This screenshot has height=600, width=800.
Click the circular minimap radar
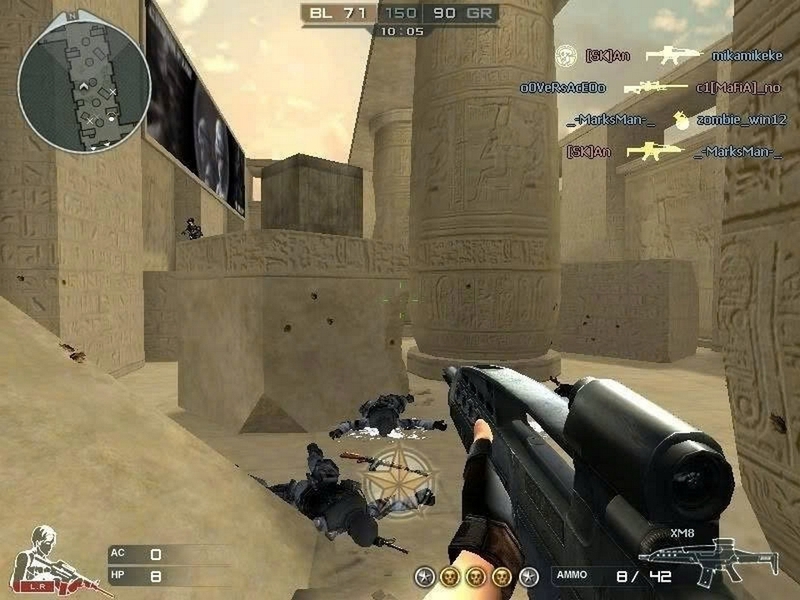coord(84,86)
